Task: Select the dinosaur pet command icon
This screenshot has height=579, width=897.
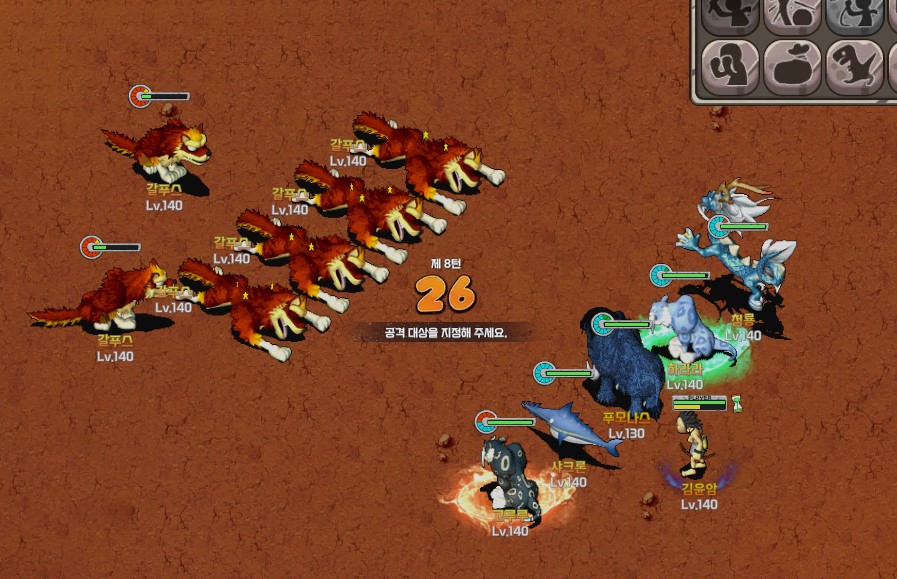Action: (x=854, y=67)
